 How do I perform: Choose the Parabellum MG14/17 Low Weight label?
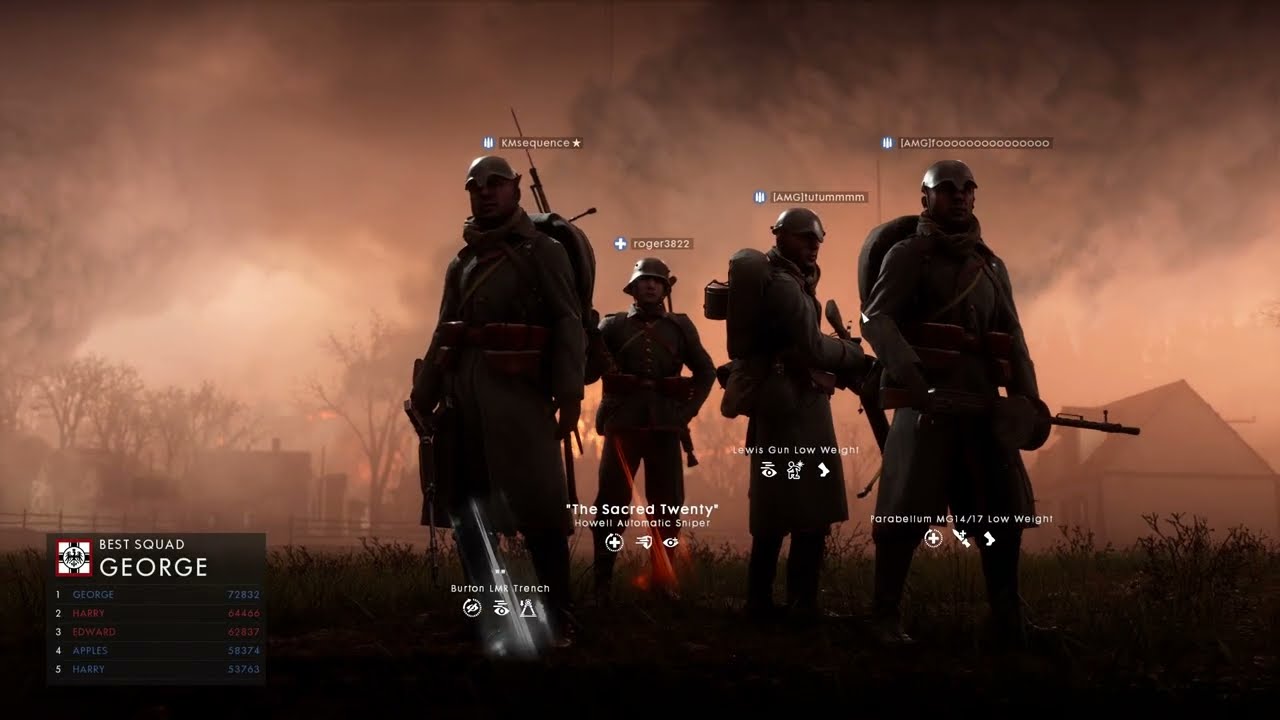tap(961, 519)
